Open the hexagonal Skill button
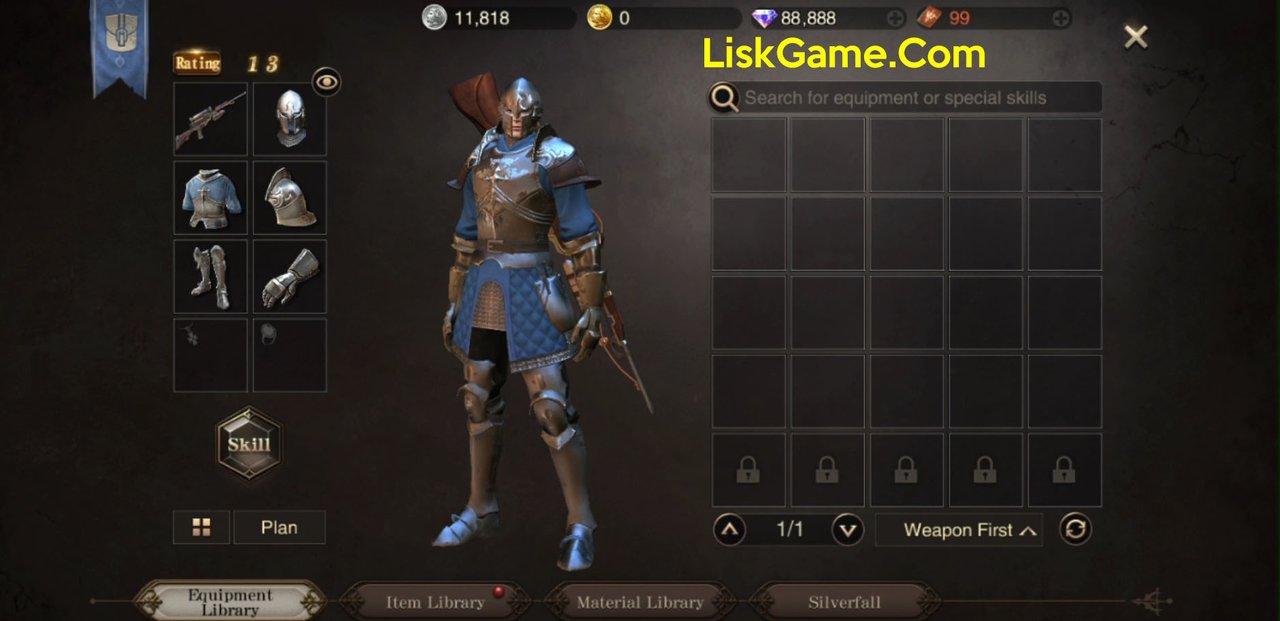 pyautogui.click(x=249, y=444)
